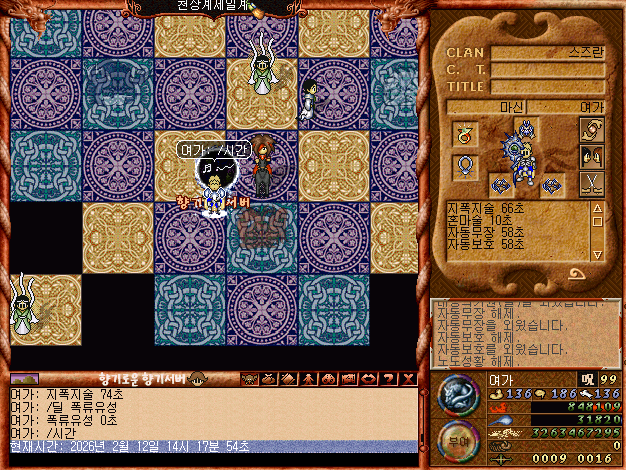Open the two-faces icon on character panel
This screenshot has width=626, height=470.
pos(592,157)
